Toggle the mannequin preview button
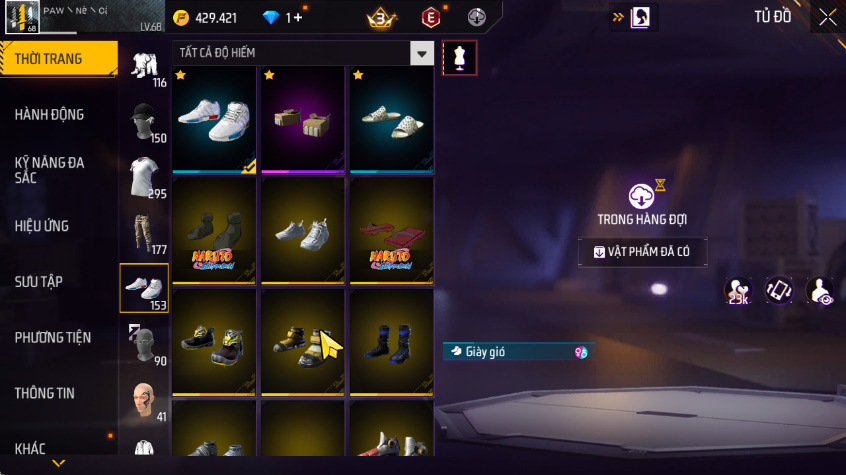Image resolution: width=846 pixels, height=475 pixels. tap(459, 58)
